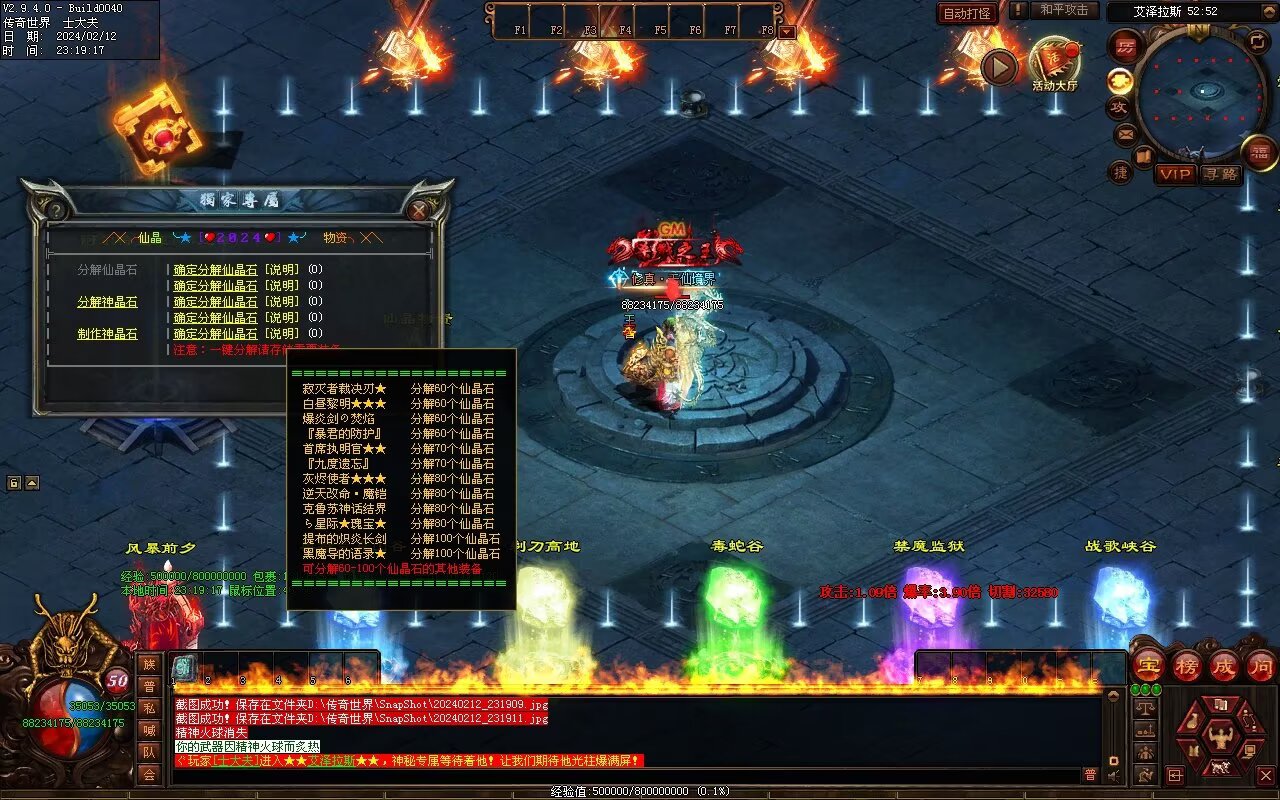Open the character panel strongman icon

pyautogui.click(x=1220, y=737)
